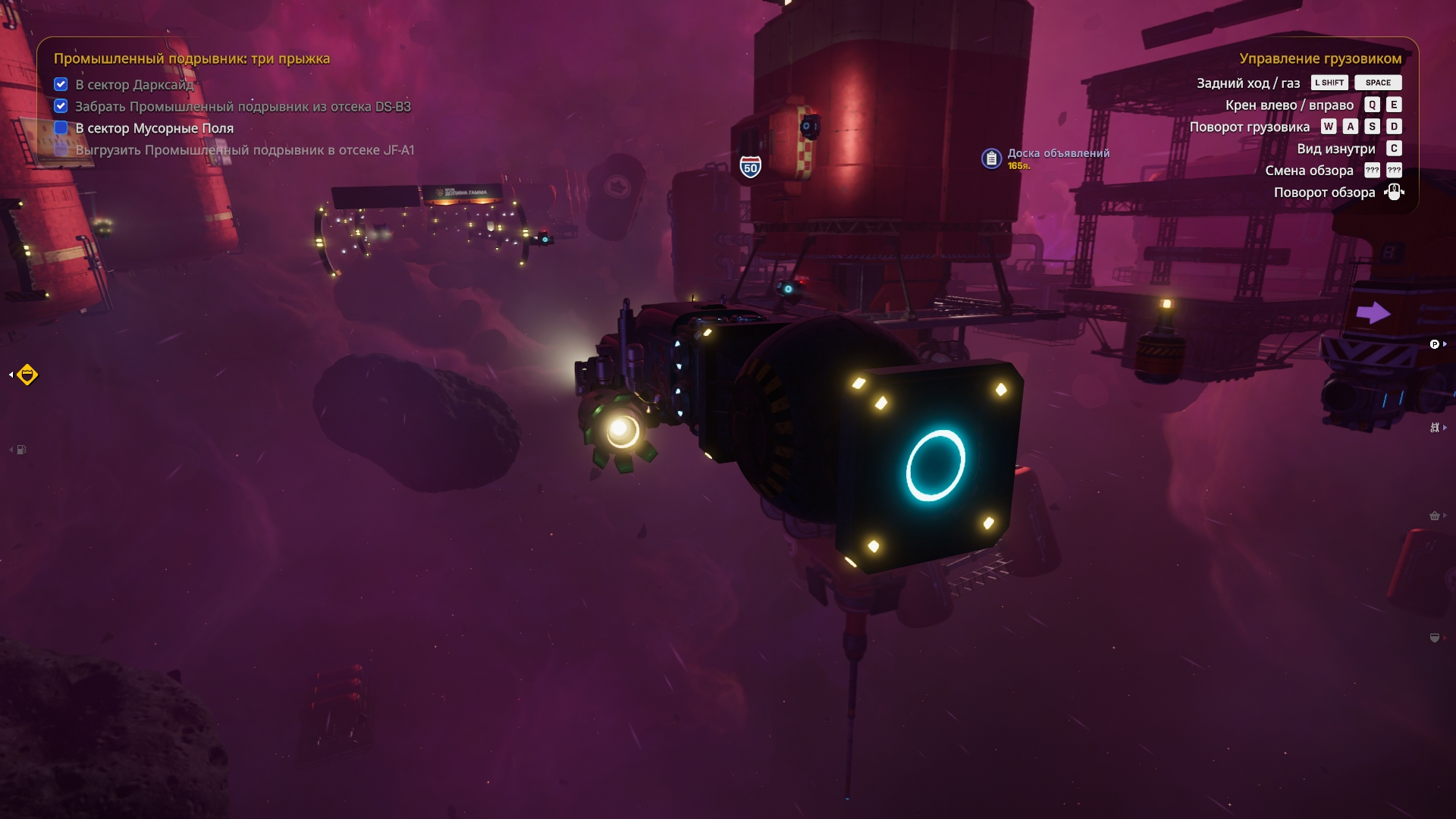Click the grey shield direction indicator

click(1435, 638)
